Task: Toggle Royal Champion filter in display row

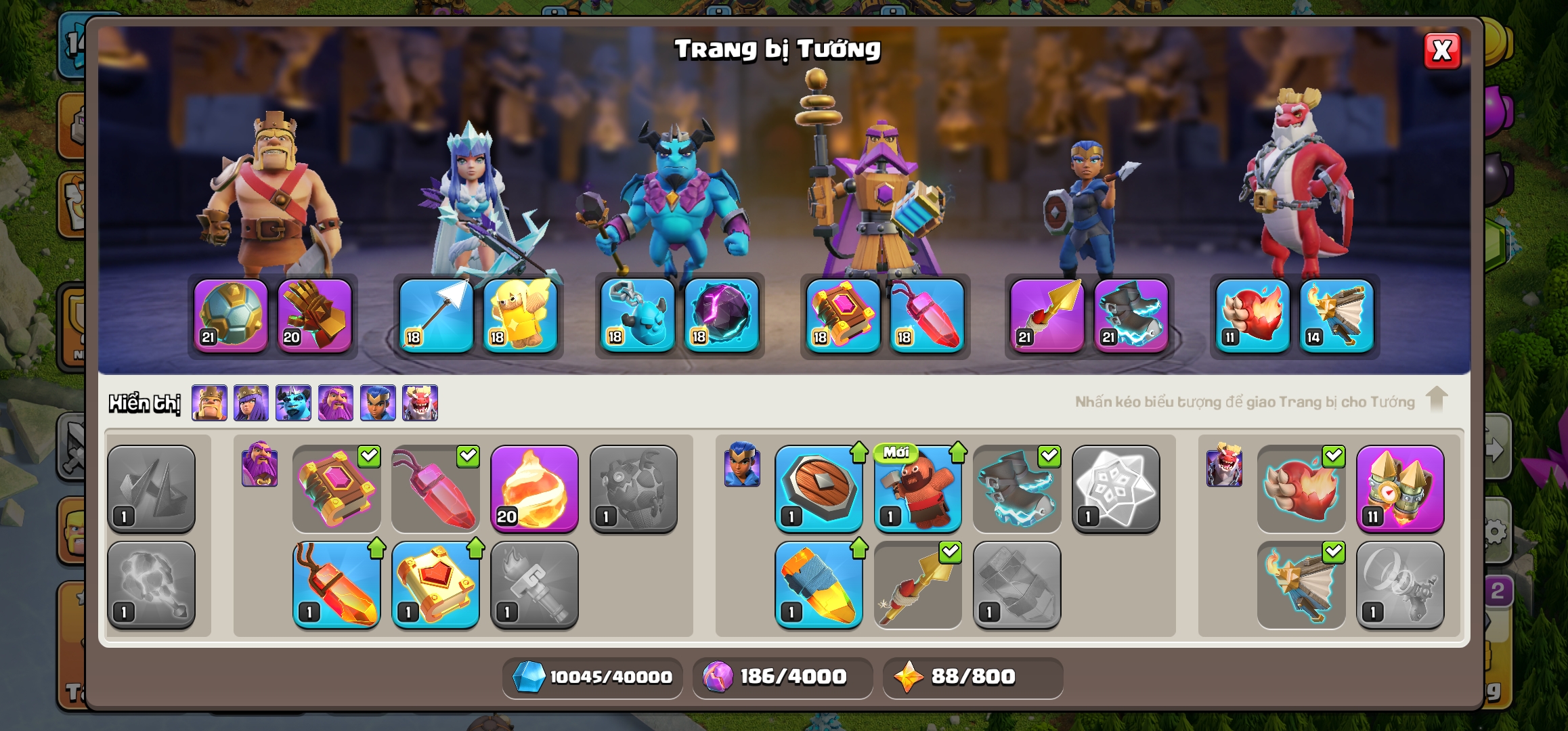Action: click(x=378, y=403)
